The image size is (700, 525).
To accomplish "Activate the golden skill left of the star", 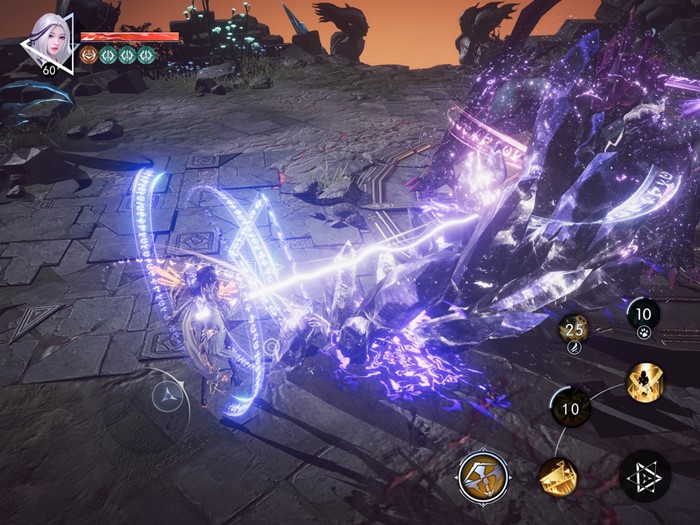I will [557, 477].
